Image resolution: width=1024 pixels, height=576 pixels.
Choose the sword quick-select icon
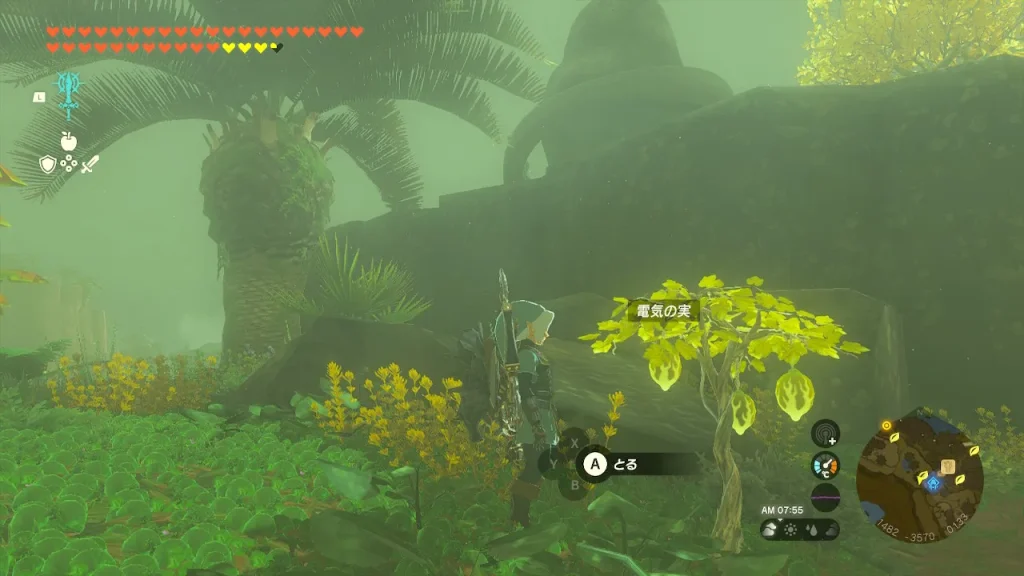pyautogui.click(x=90, y=165)
